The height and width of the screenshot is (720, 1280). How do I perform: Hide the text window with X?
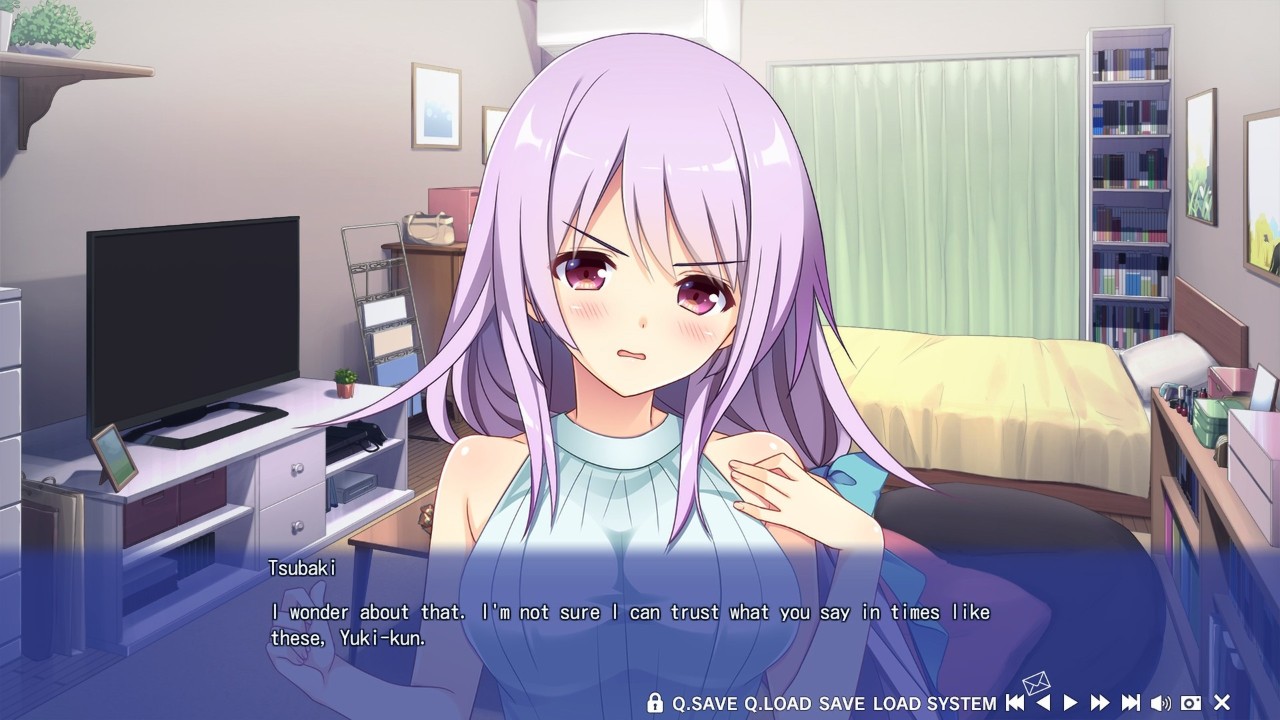(1221, 703)
